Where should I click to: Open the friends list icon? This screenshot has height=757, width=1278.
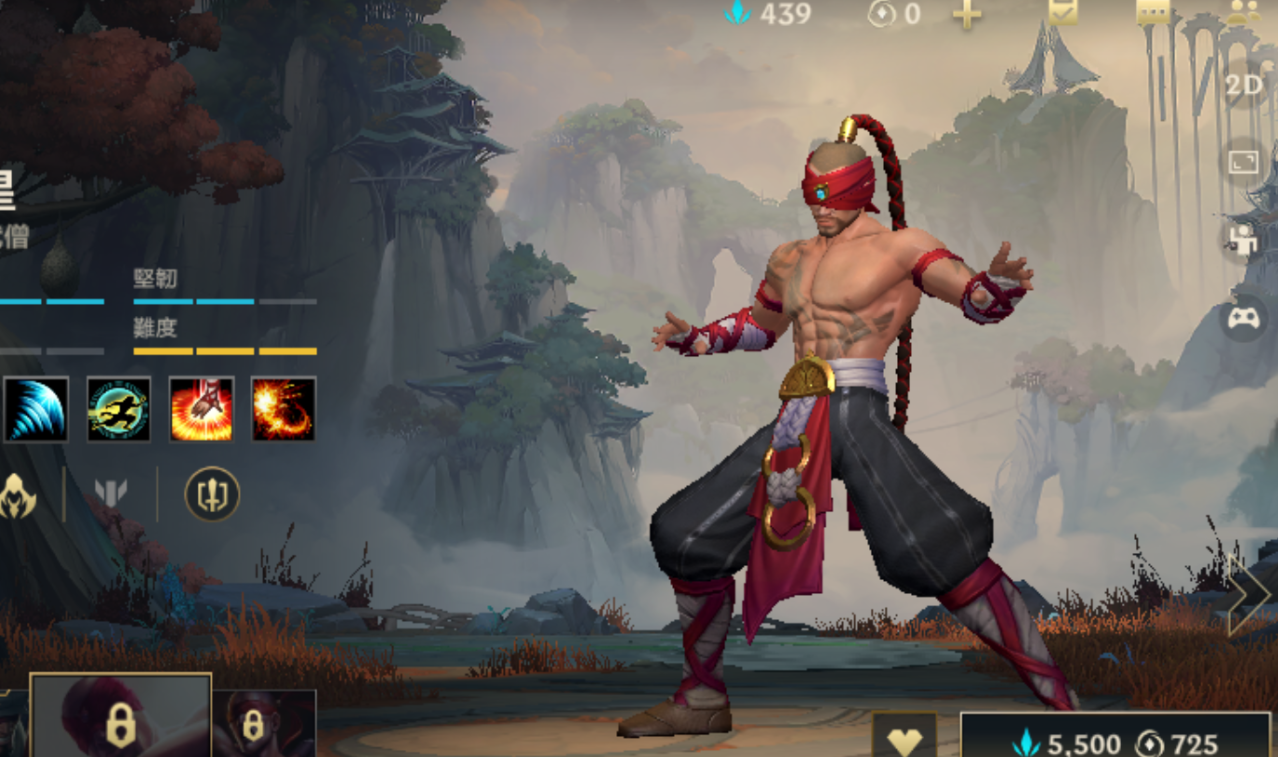point(1243,11)
